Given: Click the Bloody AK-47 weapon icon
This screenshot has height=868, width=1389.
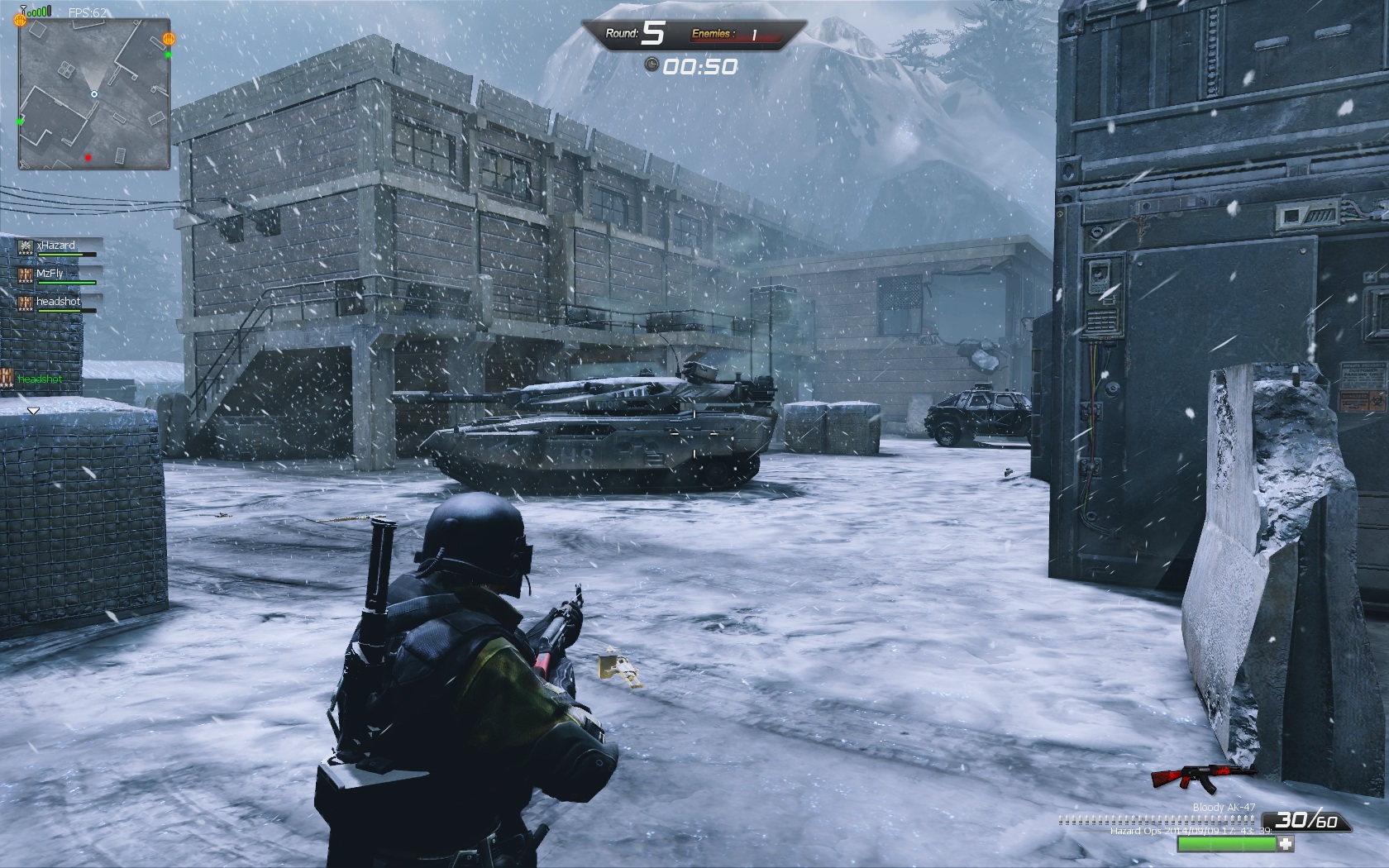Looking at the screenshot, I should point(1203,776).
